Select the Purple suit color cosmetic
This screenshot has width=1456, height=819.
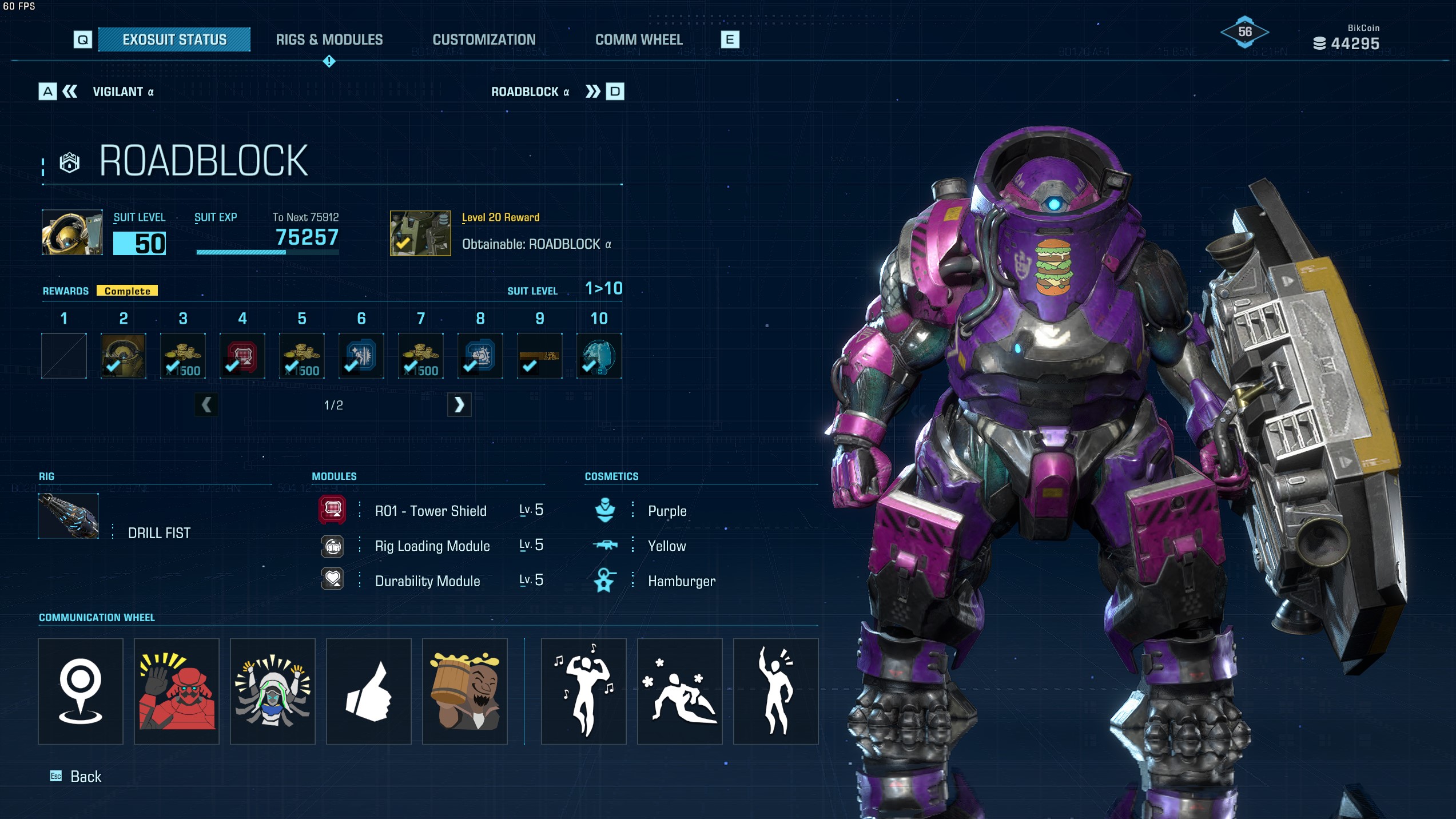(667, 511)
